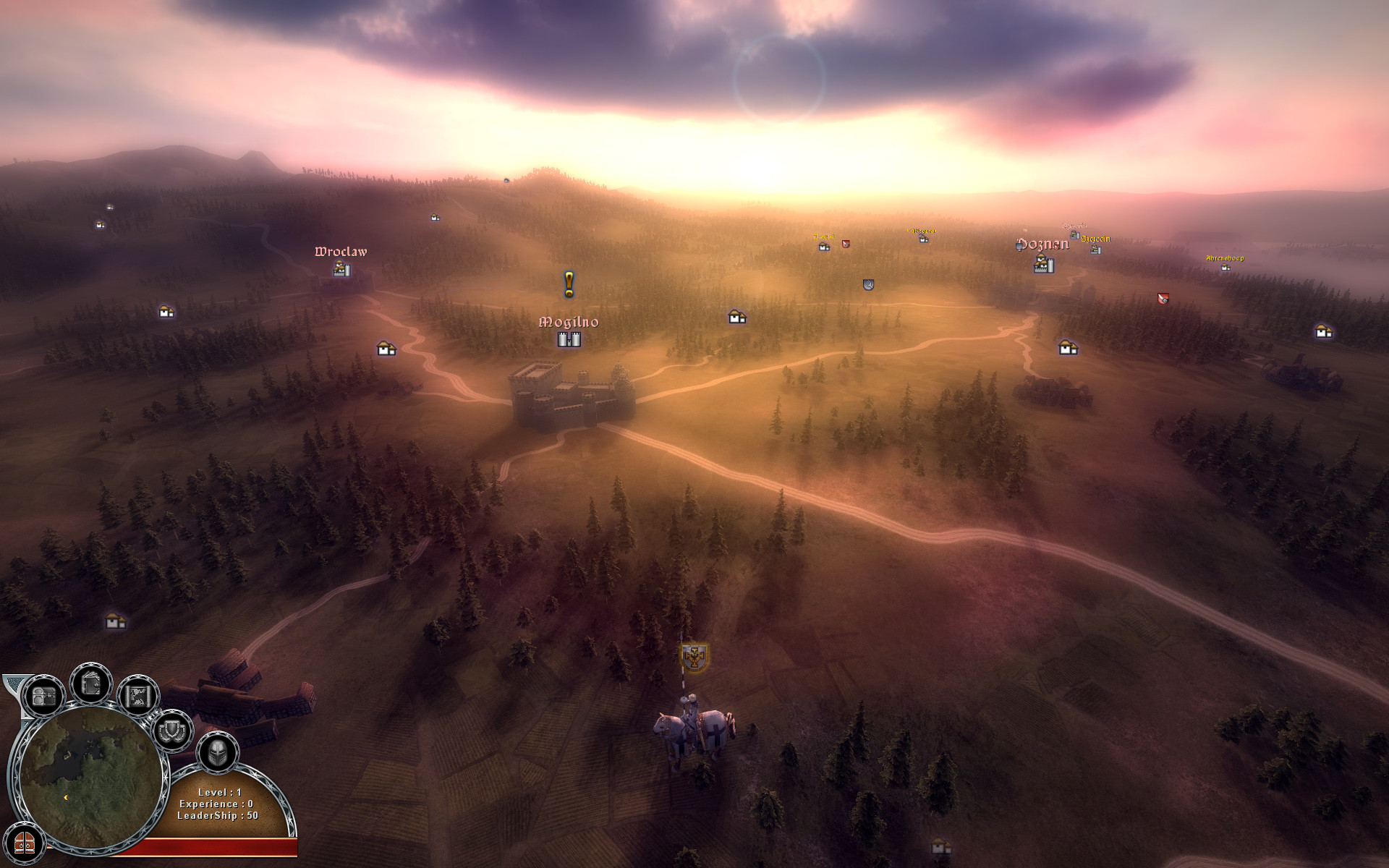Select the blue trident shield marker
This screenshot has width=1389, height=868.
click(867, 284)
